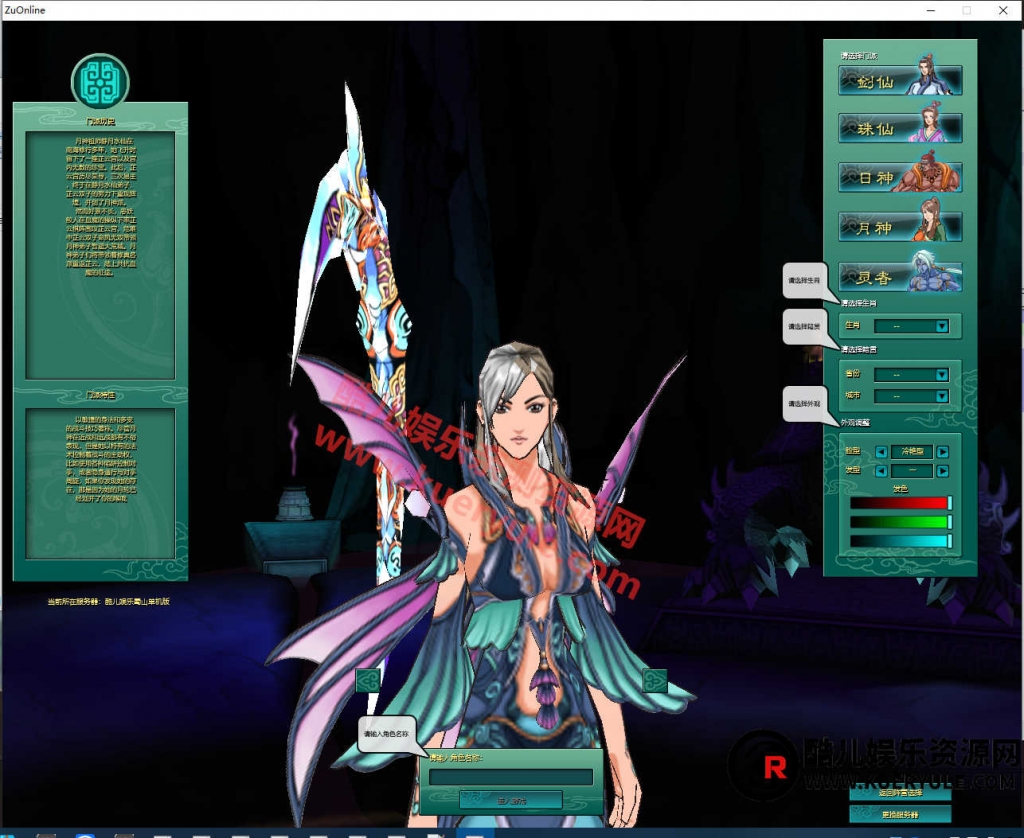The width and height of the screenshot is (1024, 838).
Task: Switch to the next 脸型 face type
Action: (942, 452)
